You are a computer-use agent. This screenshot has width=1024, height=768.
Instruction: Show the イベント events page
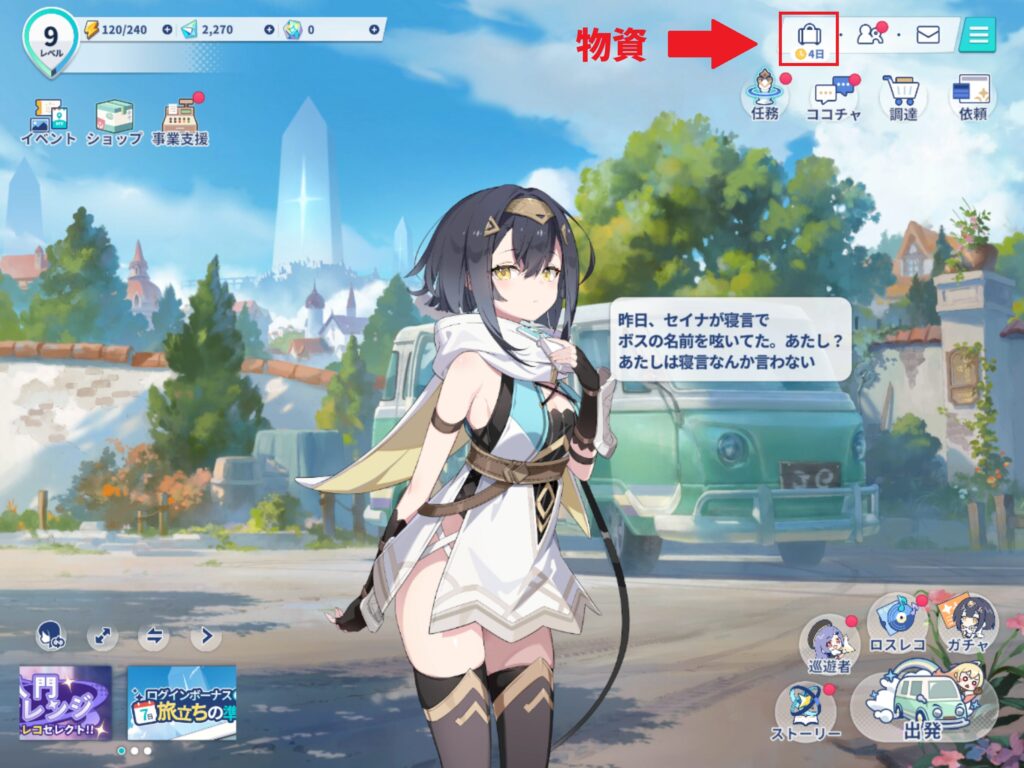click(x=48, y=122)
